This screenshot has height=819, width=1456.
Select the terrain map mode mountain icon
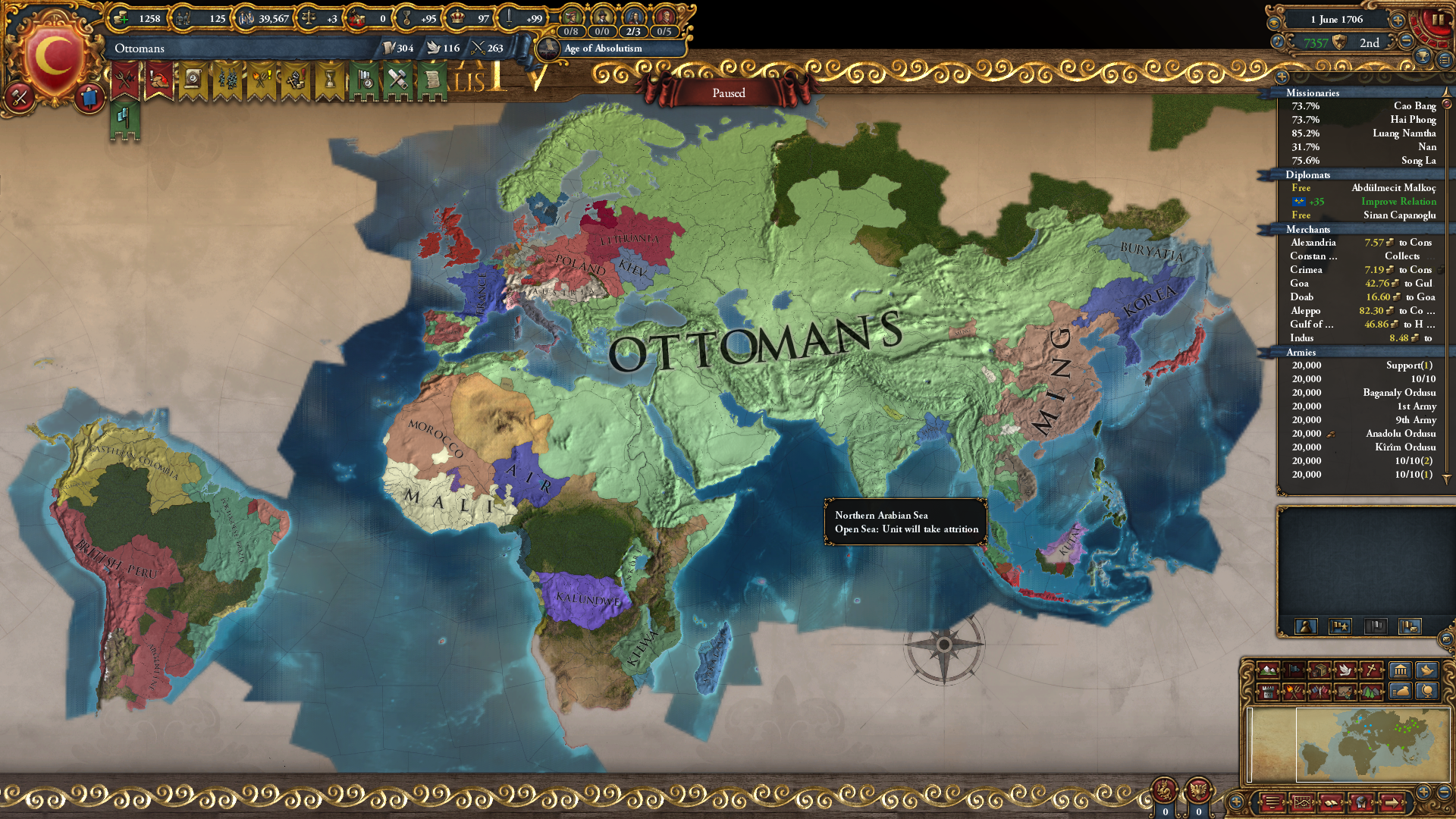(x=1268, y=671)
